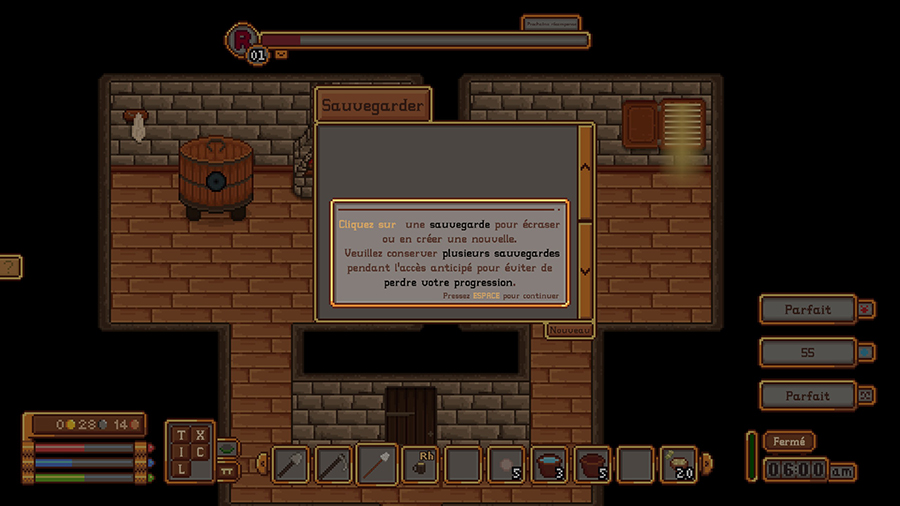
Task: Click the Fermé status label
Action: [x=789, y=441]
